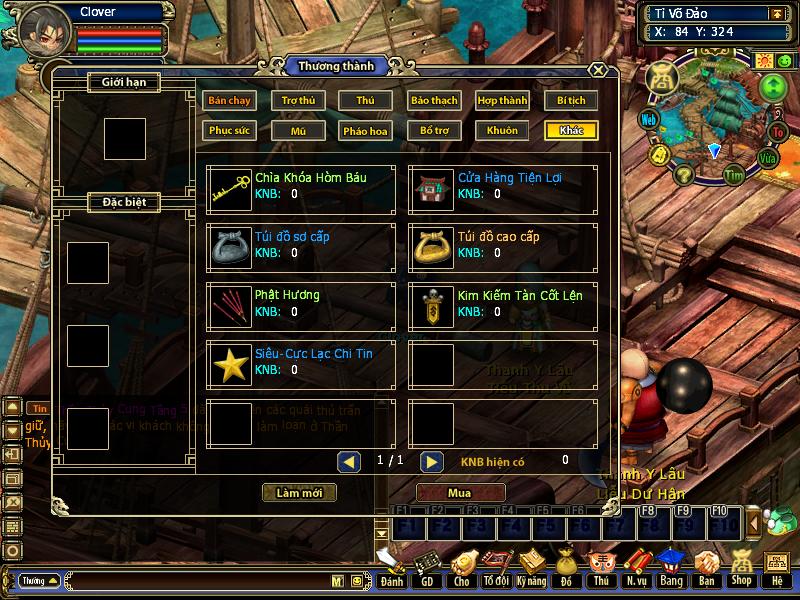Screen dimensions: 800x600
Task: Close the Thương thành shop window
Action: [597, 71]
